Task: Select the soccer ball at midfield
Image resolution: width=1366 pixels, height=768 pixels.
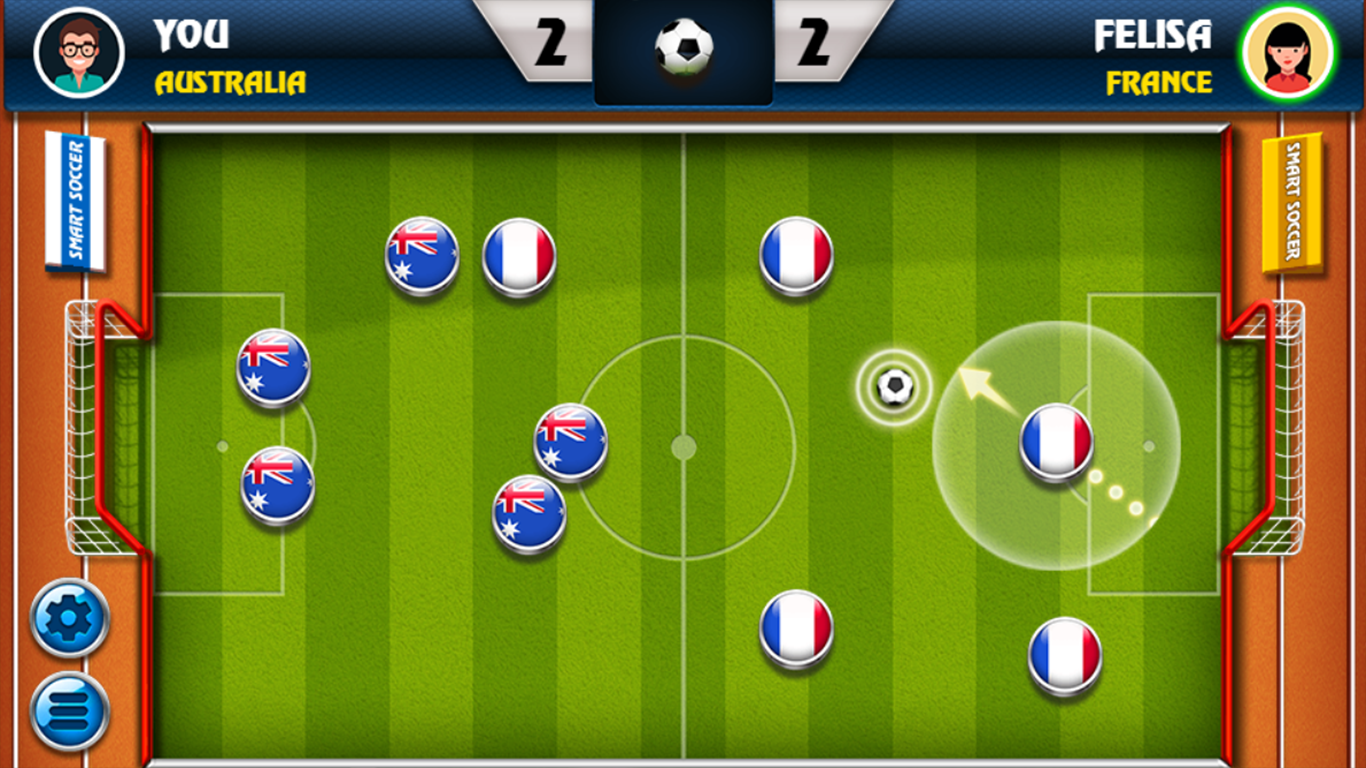Action: click(893, 385)
